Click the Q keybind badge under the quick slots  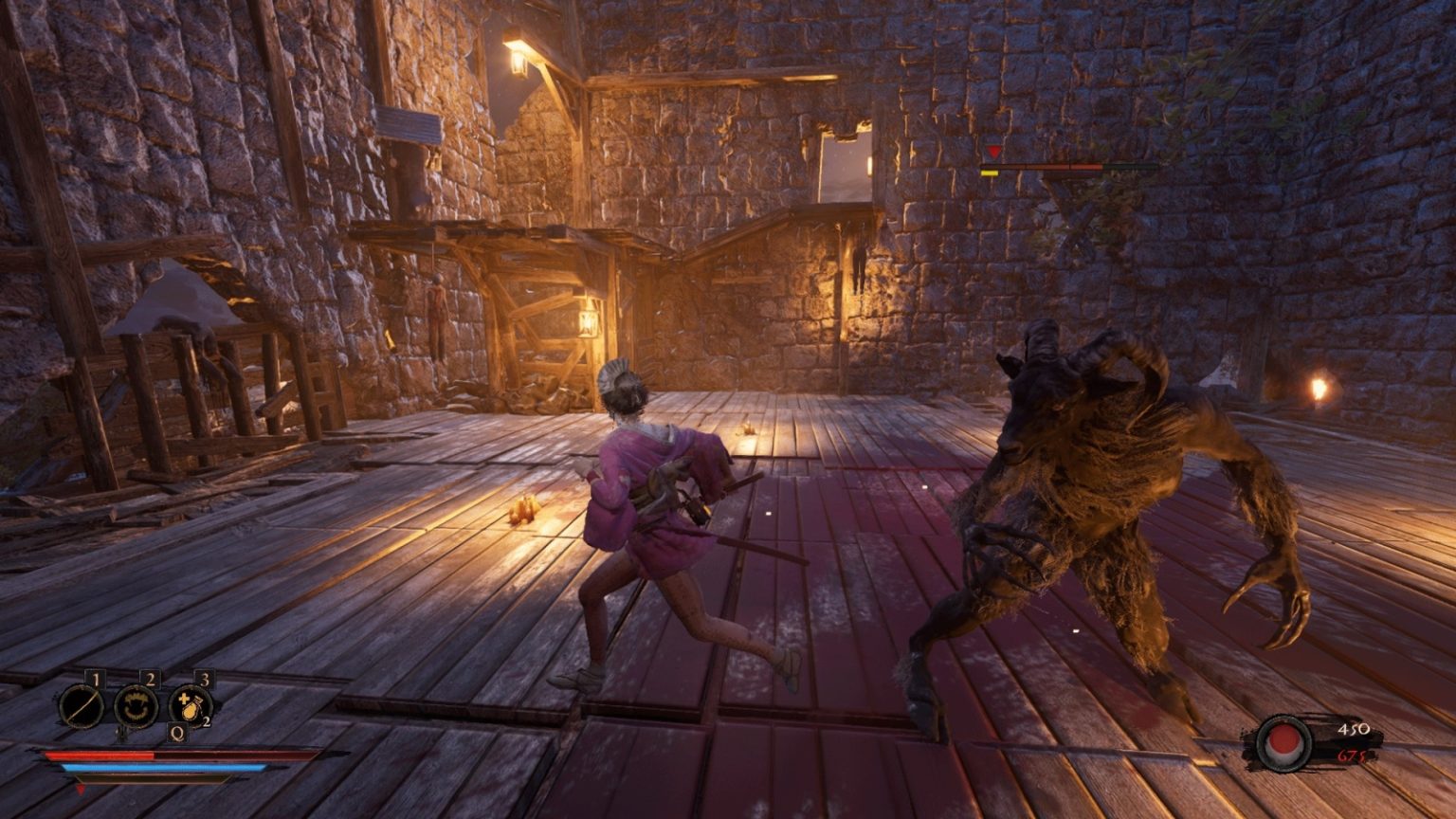click(x=177, y=733)
